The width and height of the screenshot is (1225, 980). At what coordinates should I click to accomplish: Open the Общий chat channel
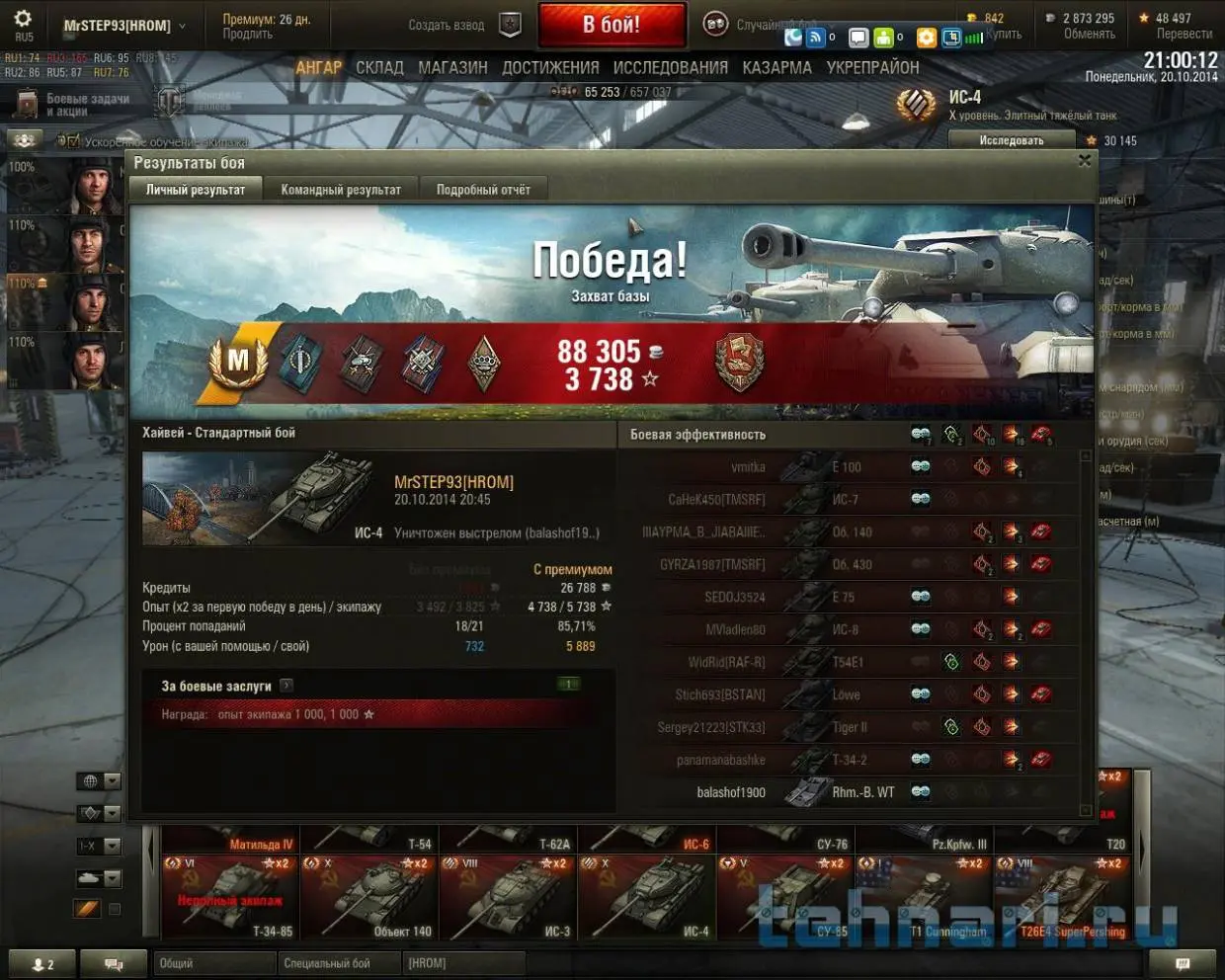click(x=212, y=963)
